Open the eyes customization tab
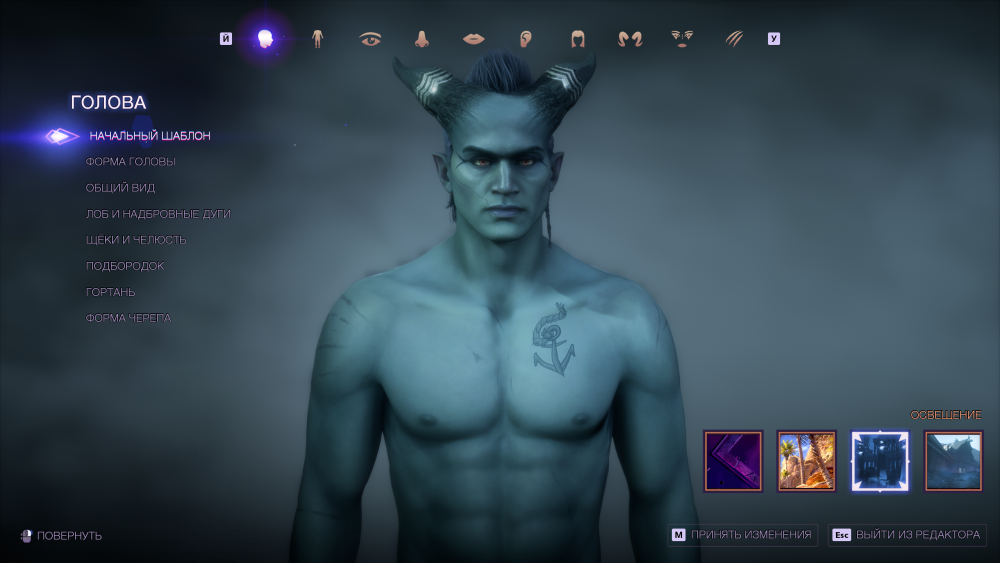The image size is (1000, 563). click(x=371, y=39)
